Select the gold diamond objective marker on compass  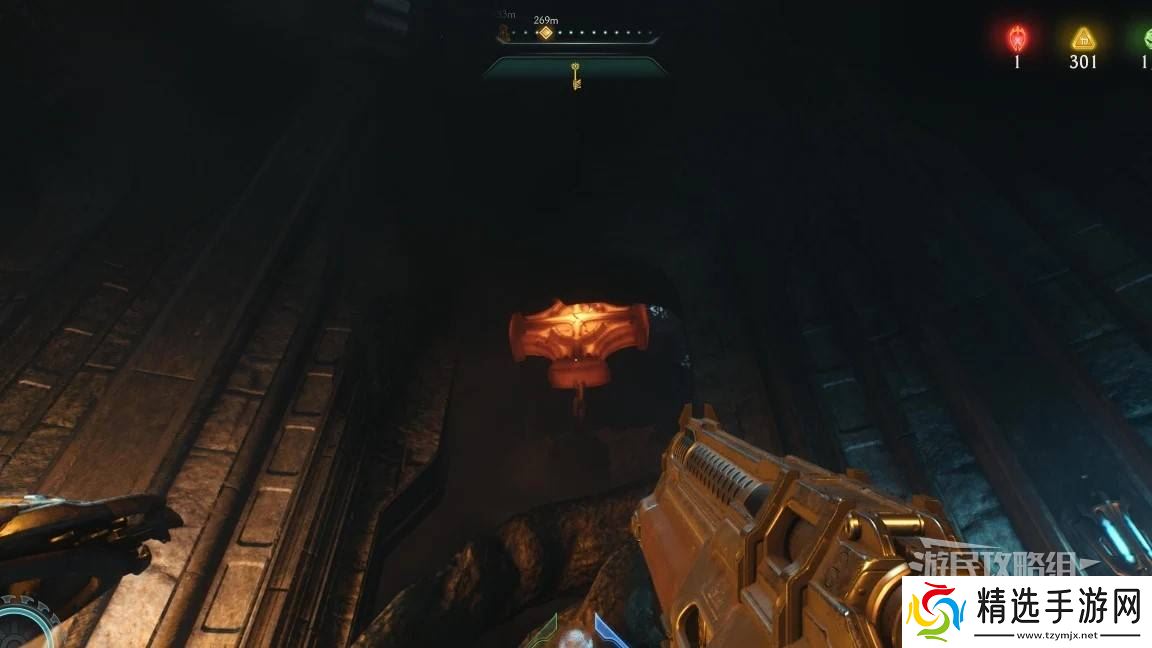pyautogui.click(x=545, y=33)
